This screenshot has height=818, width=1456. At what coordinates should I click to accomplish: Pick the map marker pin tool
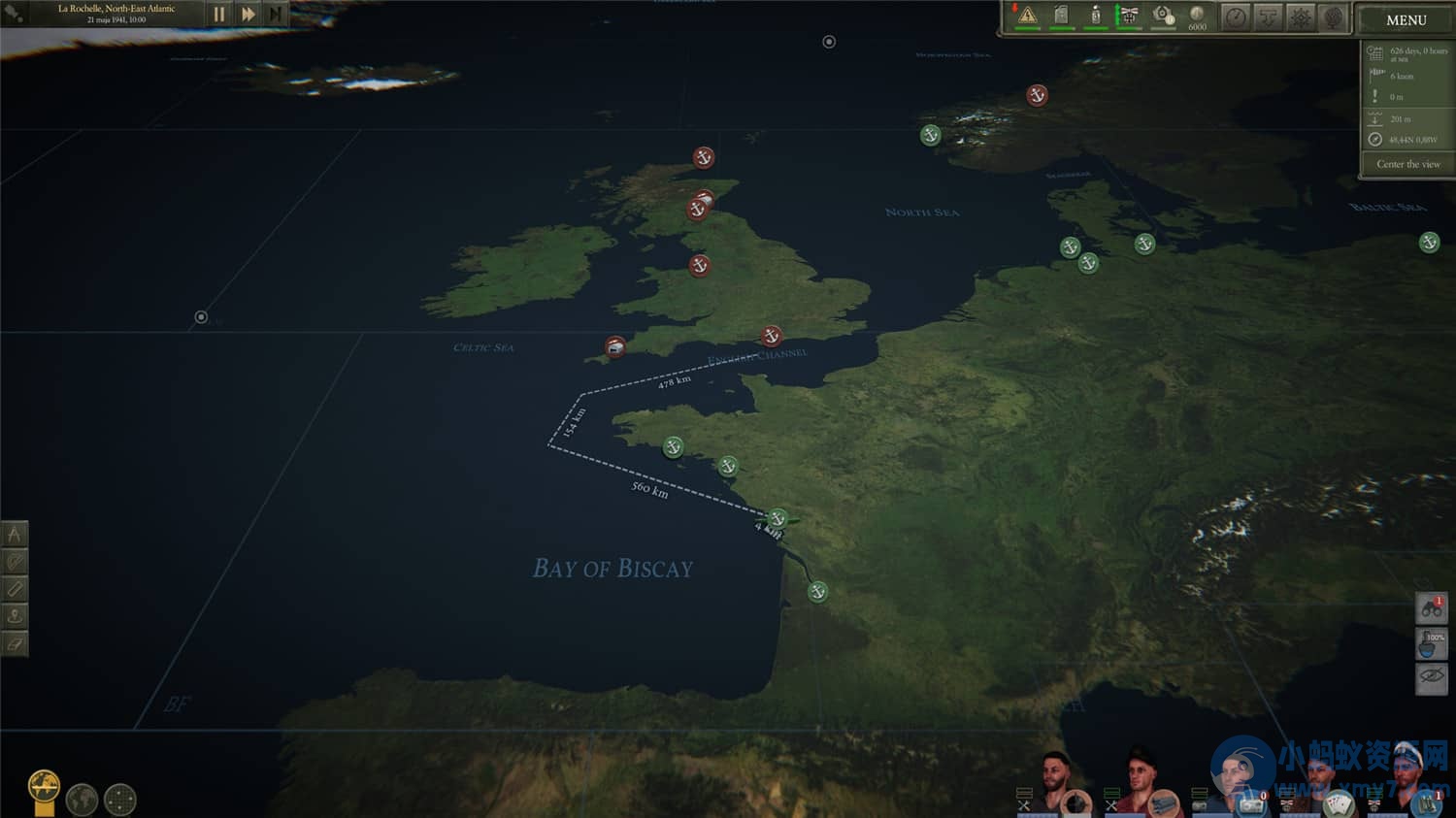(x=14, y=615)
